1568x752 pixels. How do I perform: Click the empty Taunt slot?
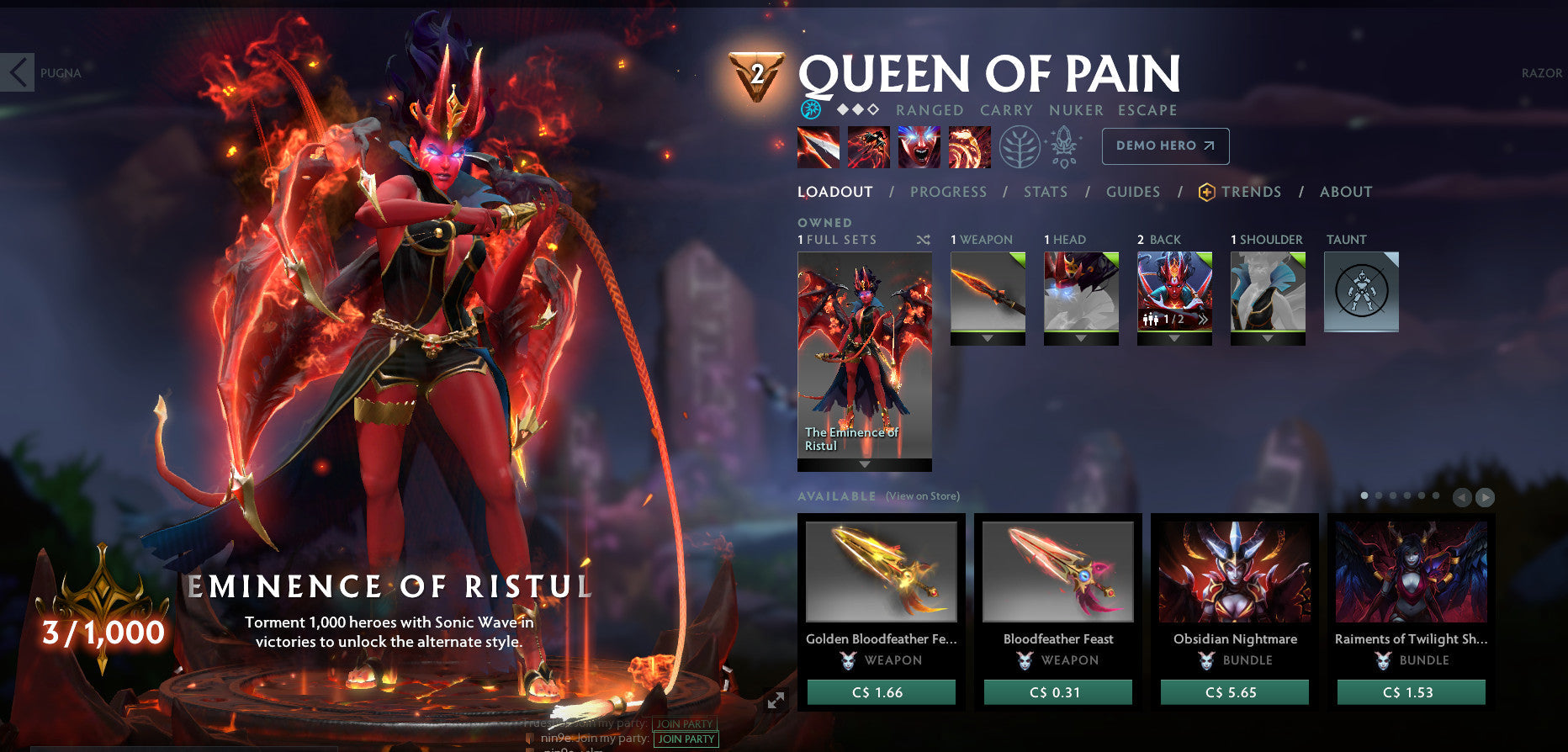point(1360,292)
